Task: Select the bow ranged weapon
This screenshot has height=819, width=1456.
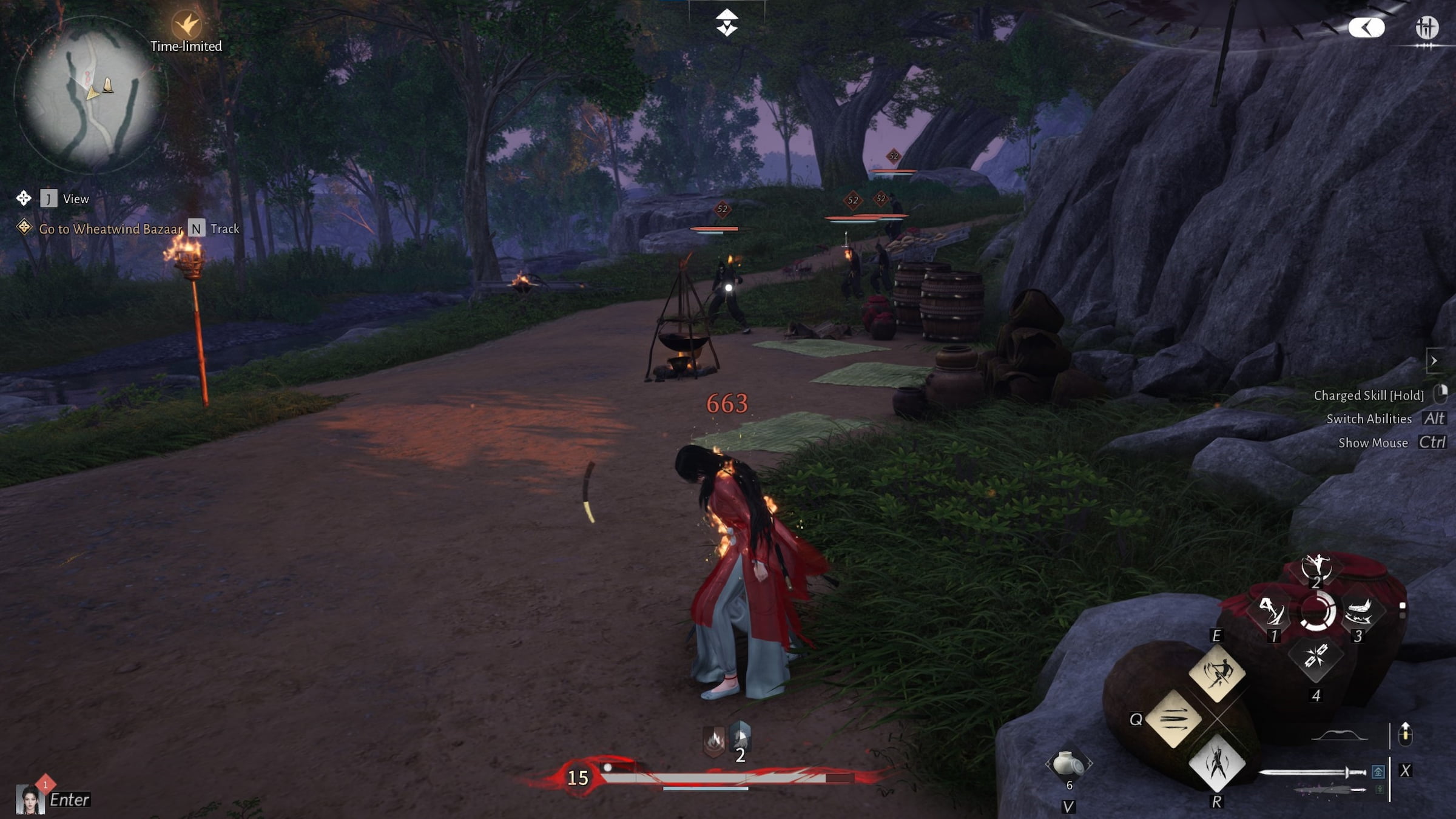Action: [1340, 736]
